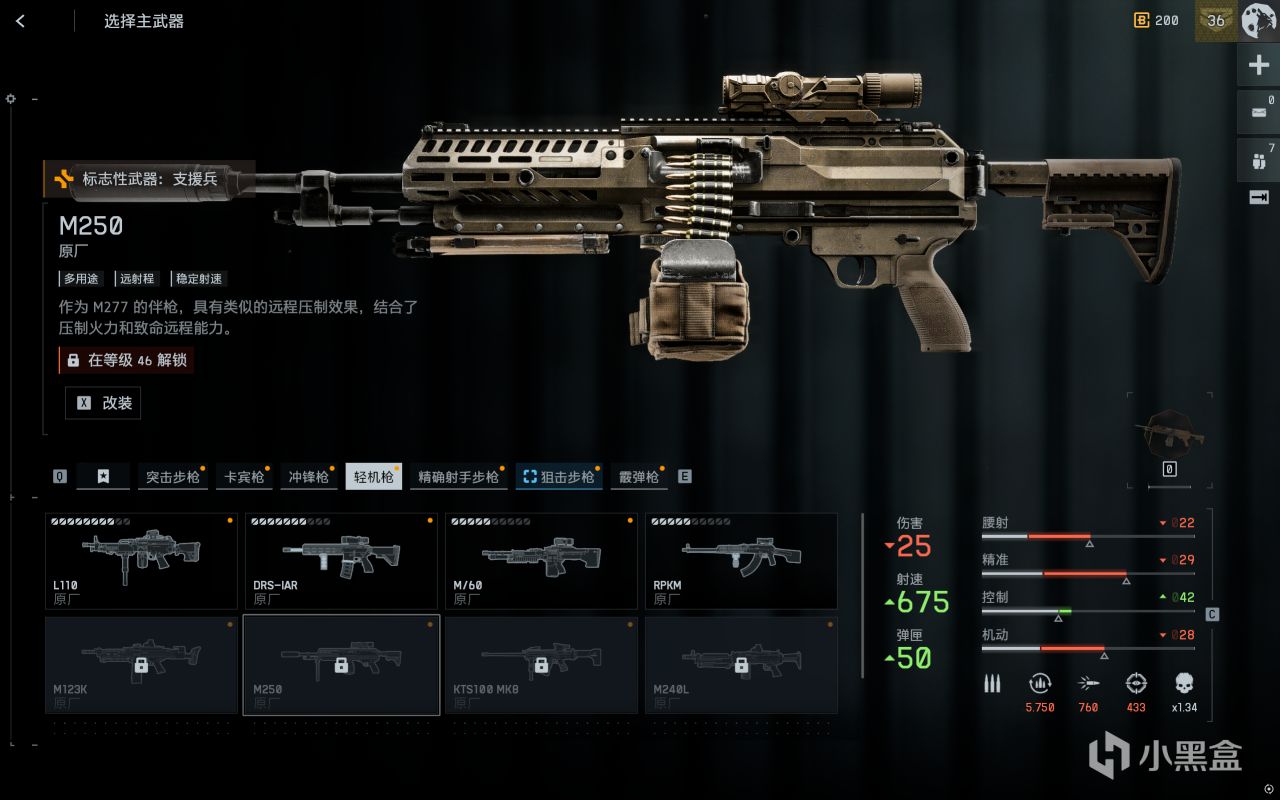This screenshot has height=800, width=1280.
Task: Switch to the 狙击步枪 category tab
Action: (559, 477)
